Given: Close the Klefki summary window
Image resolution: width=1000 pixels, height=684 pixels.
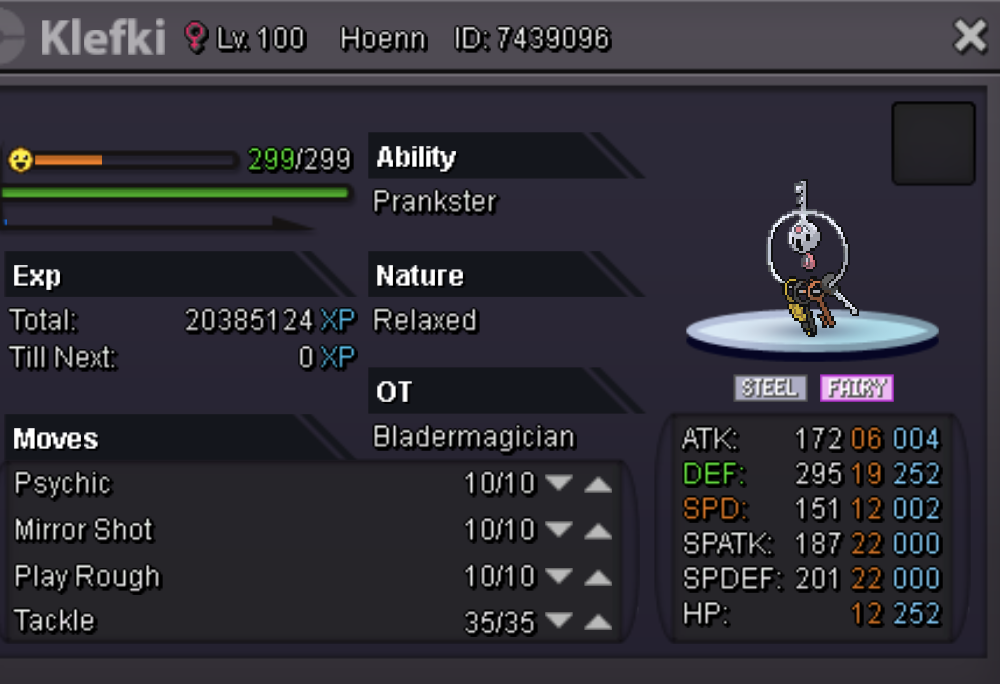Looking at the screenshot, I should coord(970,38).
